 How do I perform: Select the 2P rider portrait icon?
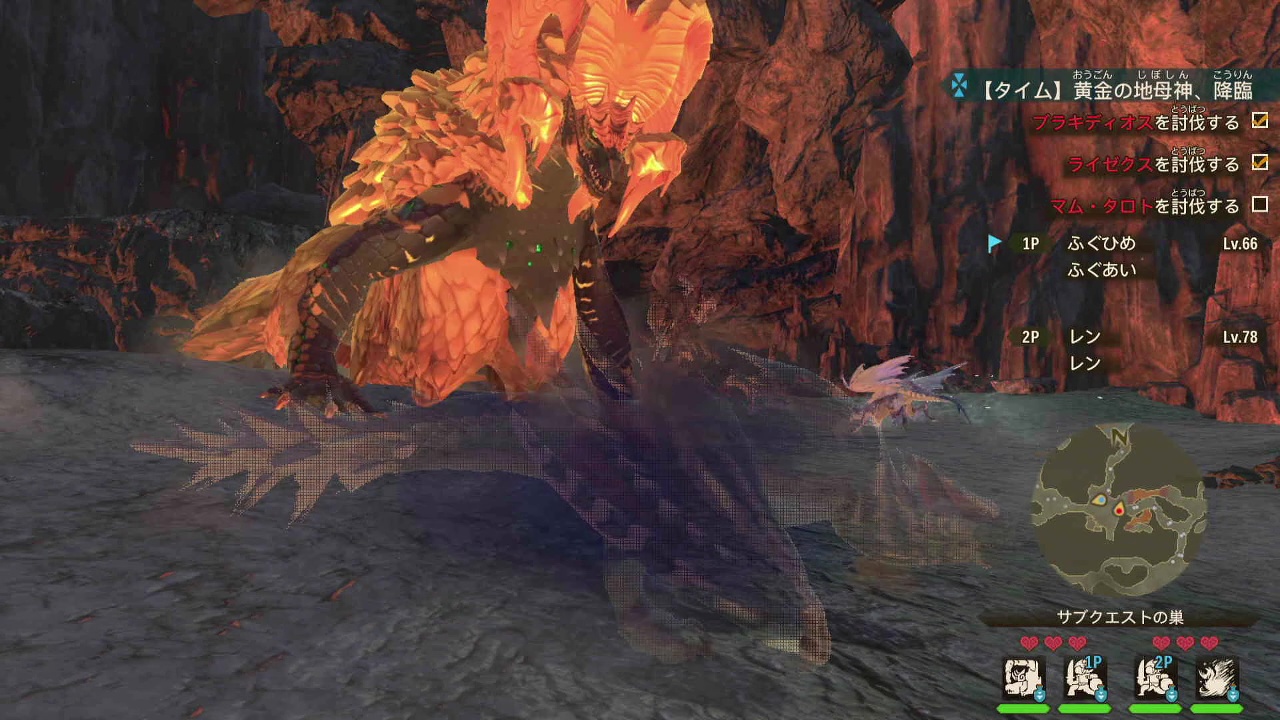pyautogui.click(x=1154, y=678)
